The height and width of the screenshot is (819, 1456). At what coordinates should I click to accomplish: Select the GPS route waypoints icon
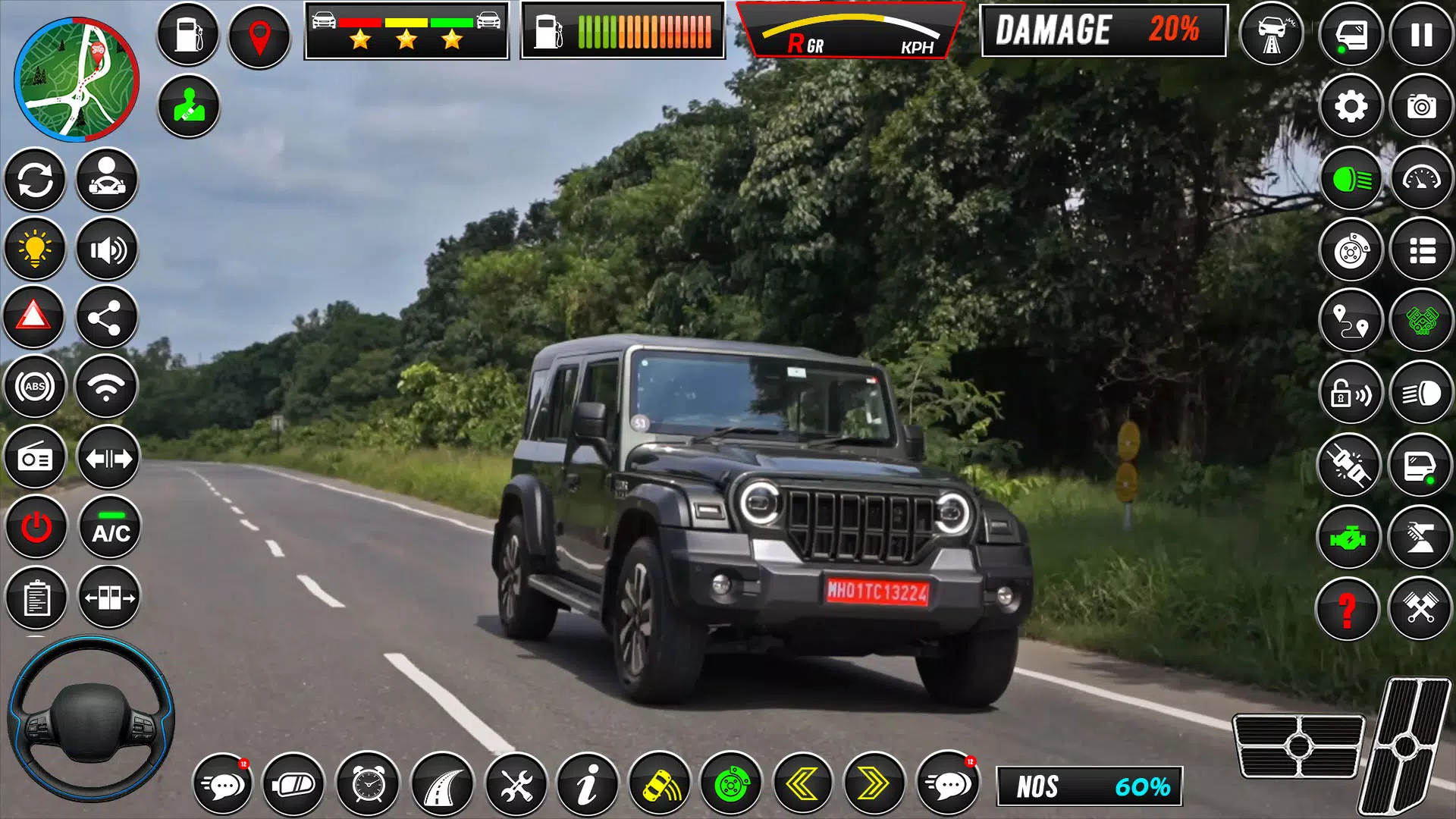click(x=1351, y=318)
